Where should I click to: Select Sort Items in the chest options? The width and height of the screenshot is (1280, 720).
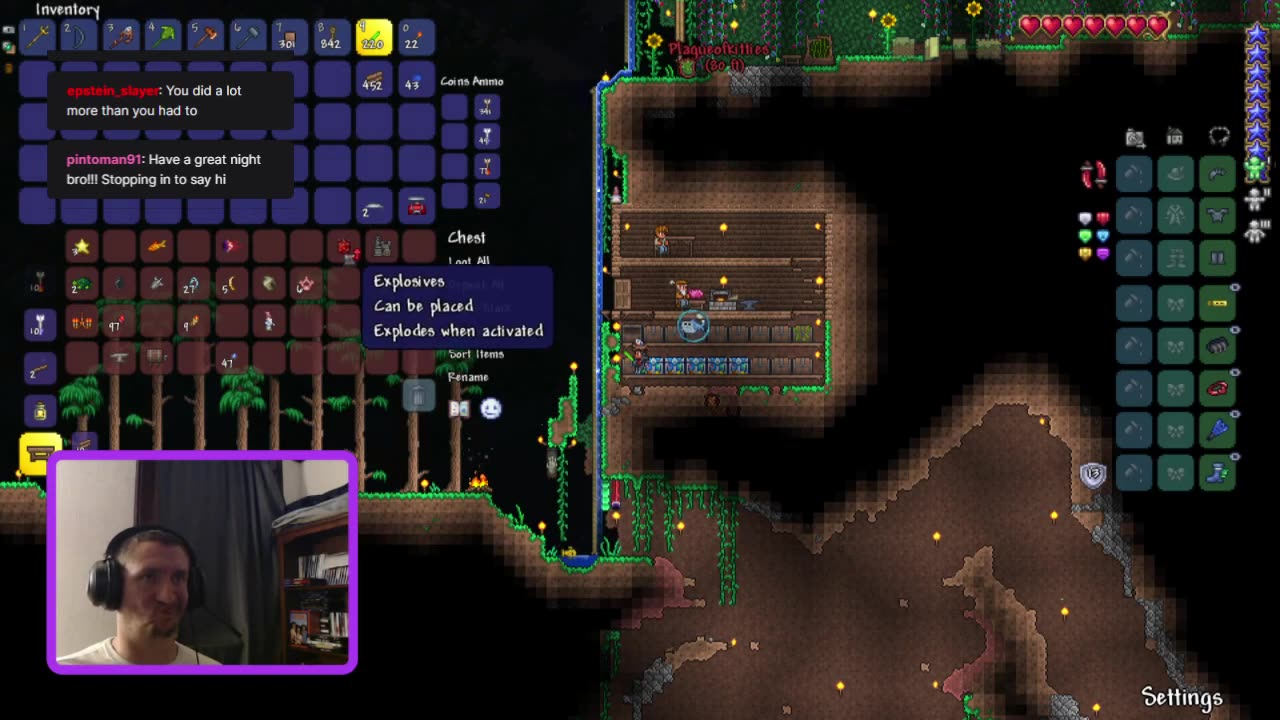(x=475, y=354)
